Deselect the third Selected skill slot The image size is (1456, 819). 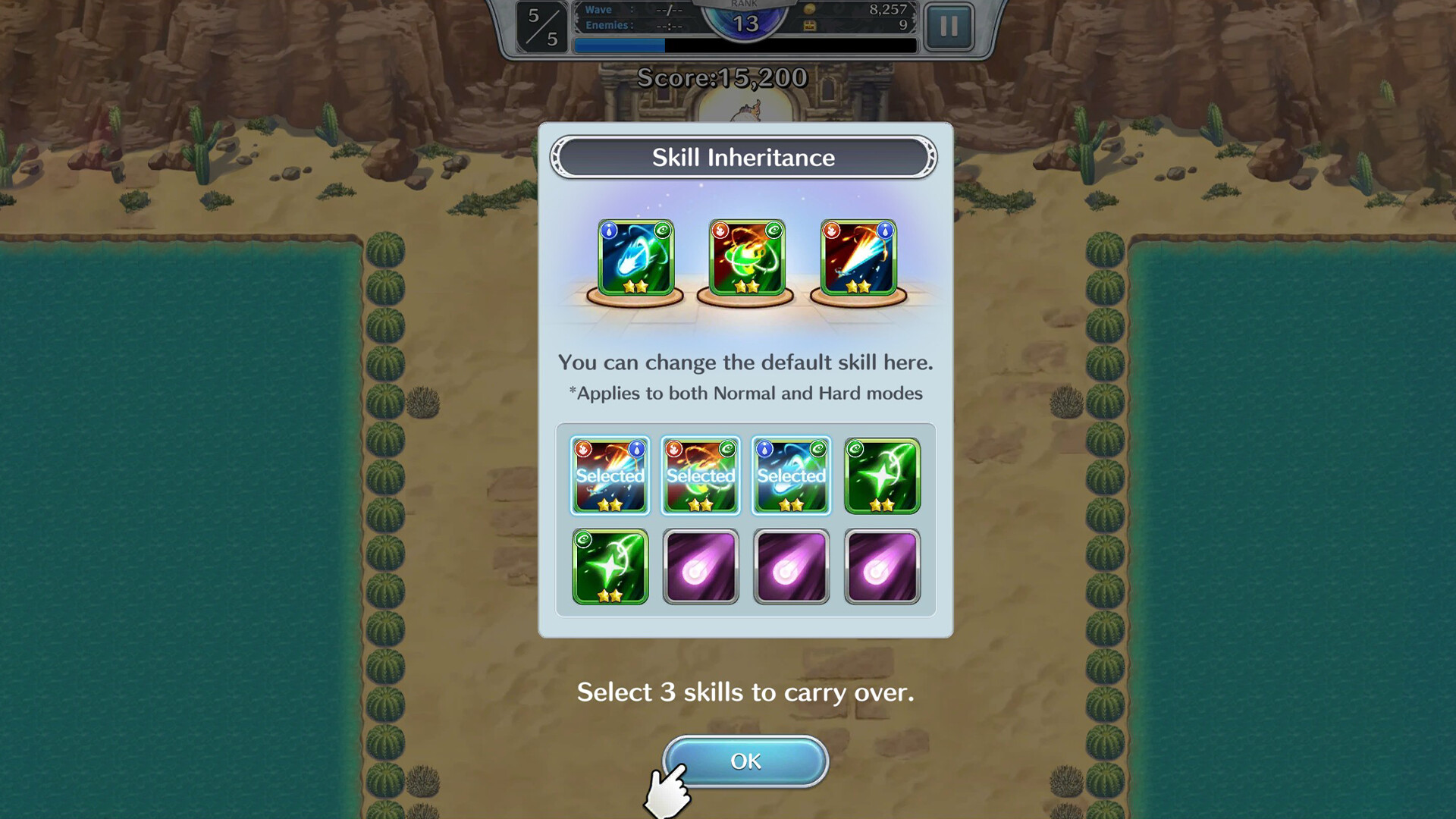791,475
